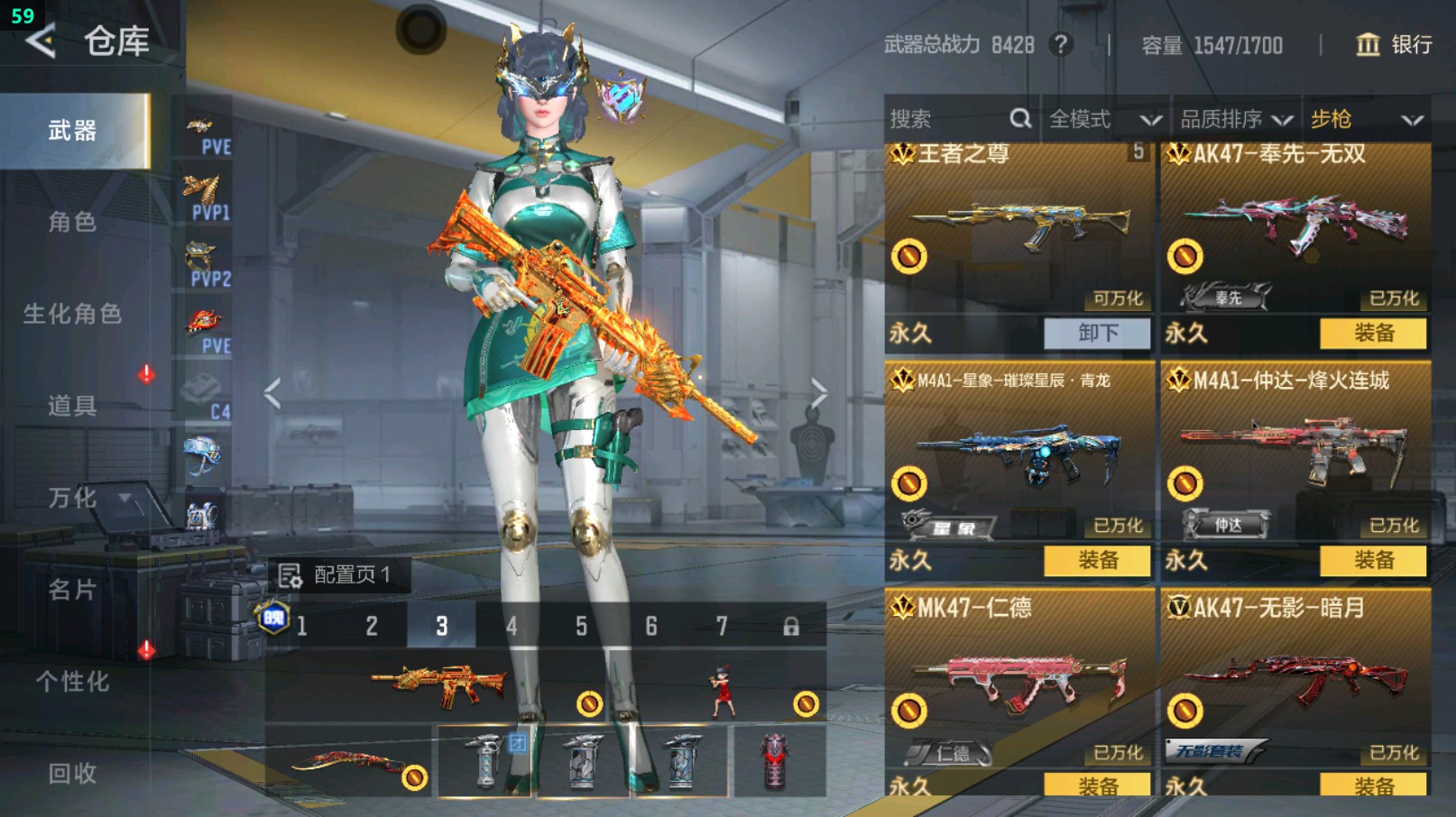Equip the M4A1-仲达-烽火连城 rifle
This screenshot has height=817, width=1456.
(1373, 560)
